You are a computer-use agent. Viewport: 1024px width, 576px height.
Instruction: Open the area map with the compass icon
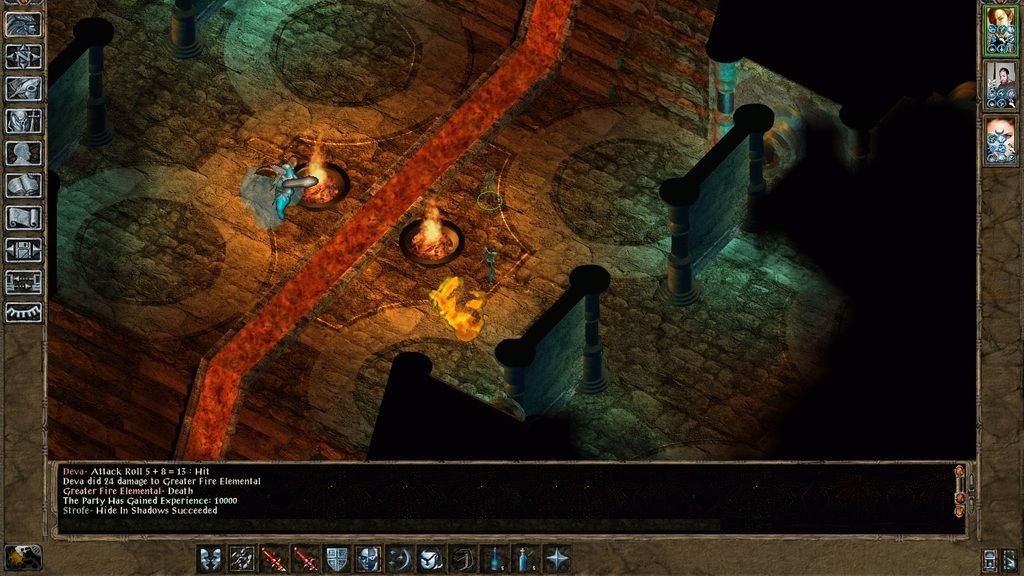[22, 56]
